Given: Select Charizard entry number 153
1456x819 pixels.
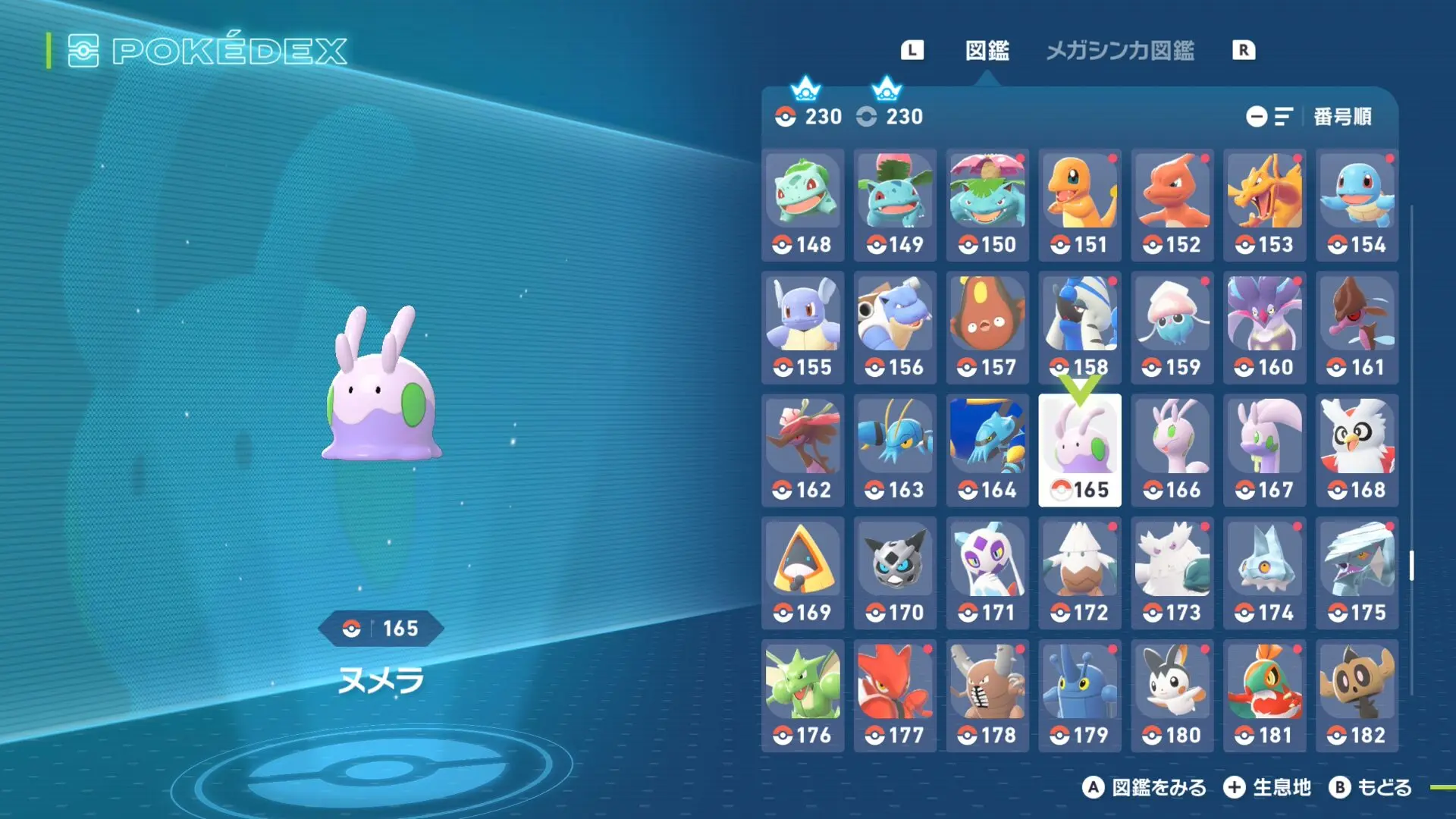Looking at the screenshot, I should (1264, 205).
